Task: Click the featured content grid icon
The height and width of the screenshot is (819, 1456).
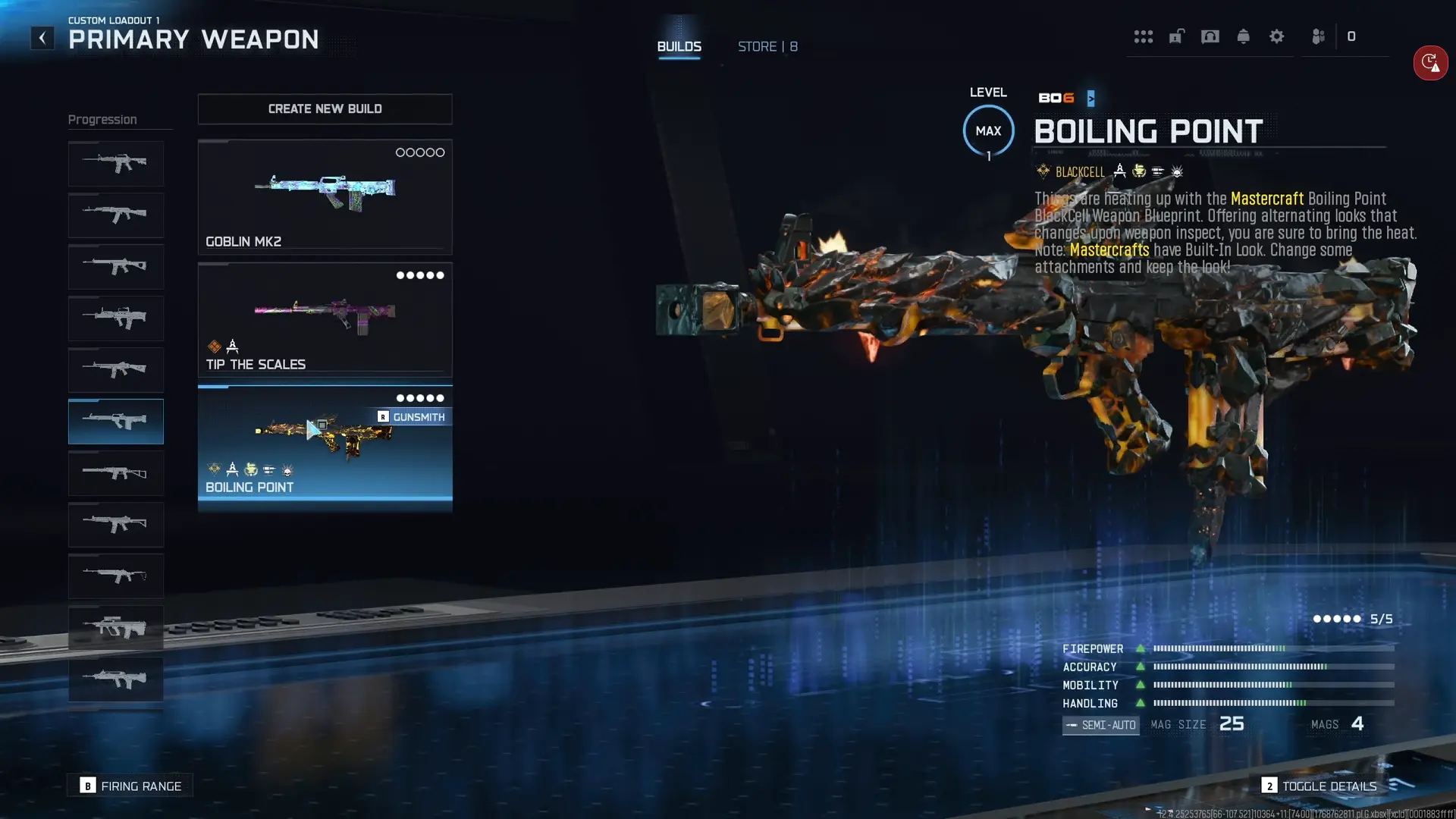Action: 1144,36
